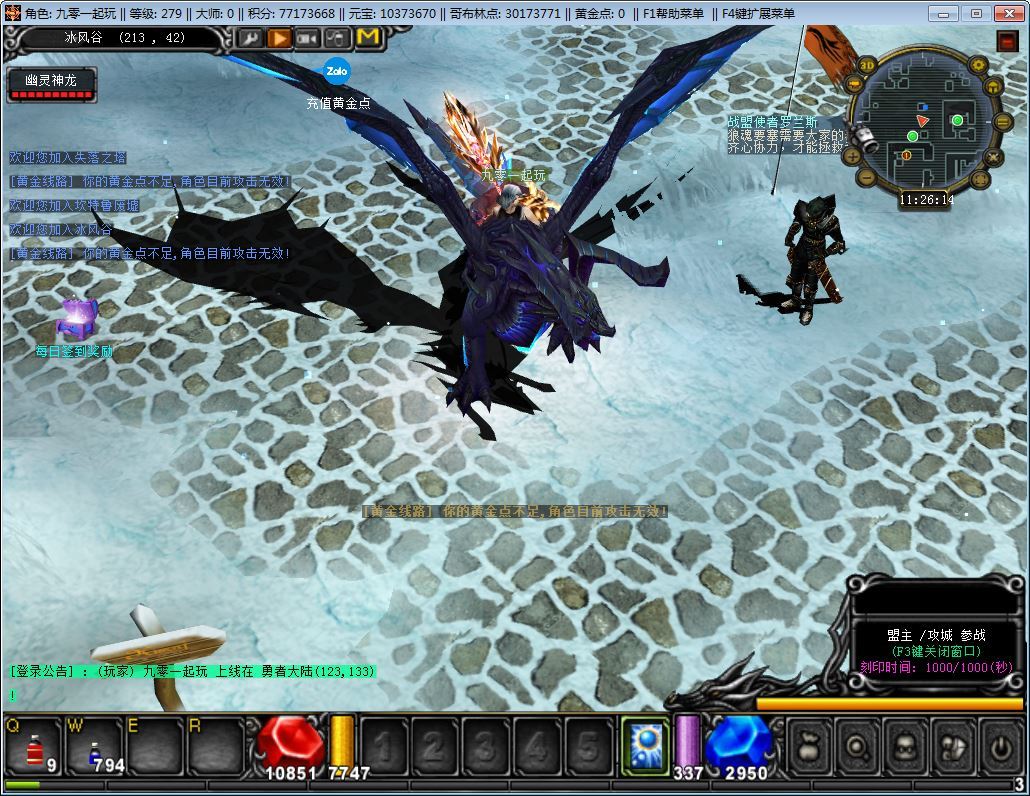This screenshot has height=796, width=1030.
Task: Zoom in the minimap with plus
Action: point(853,156)
